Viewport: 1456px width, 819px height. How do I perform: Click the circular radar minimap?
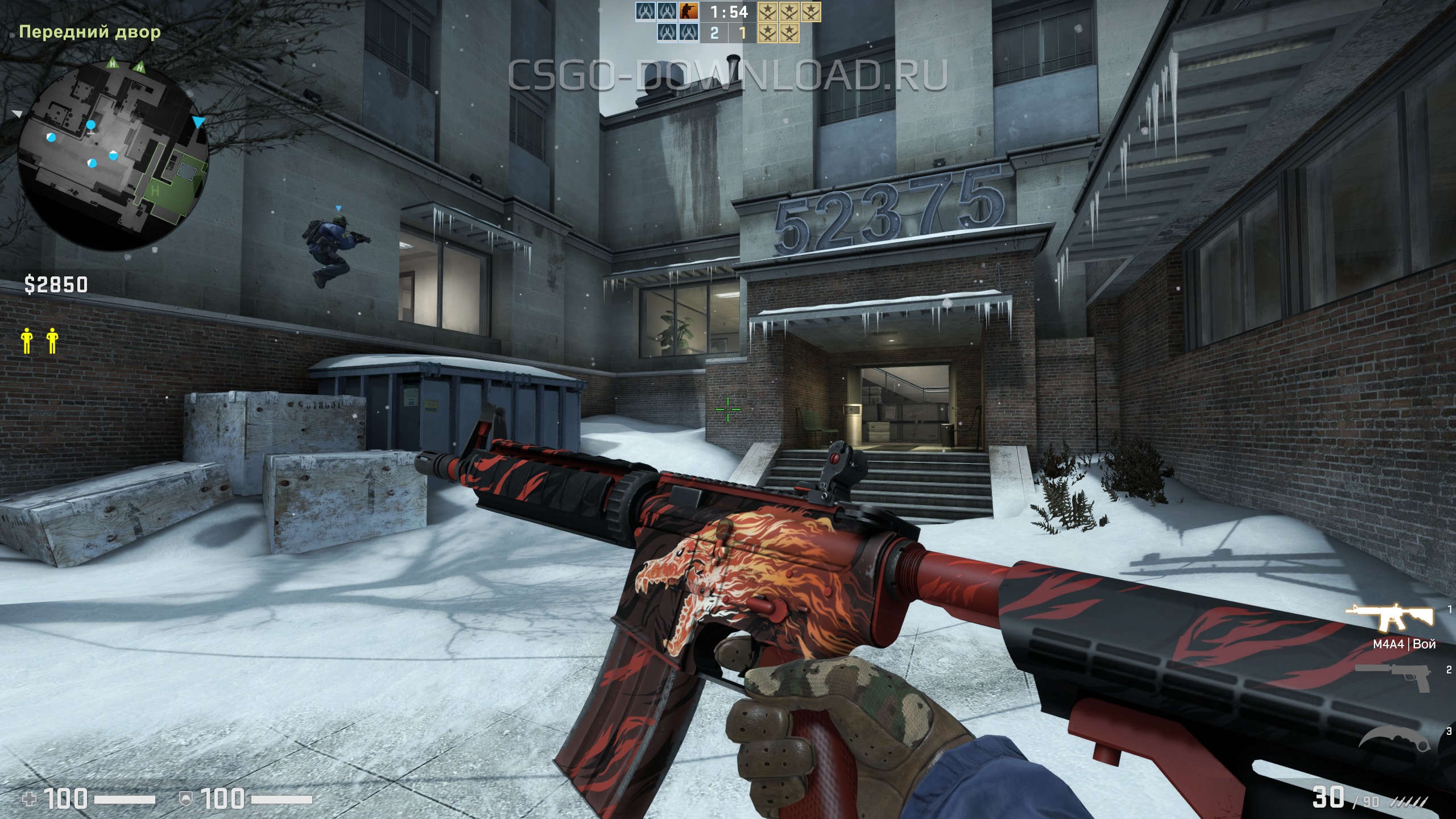114,155
